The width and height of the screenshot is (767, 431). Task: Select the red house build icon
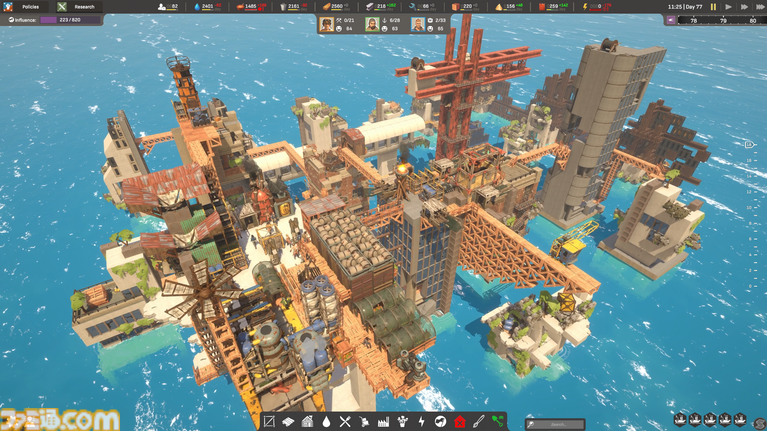[460, 422]
